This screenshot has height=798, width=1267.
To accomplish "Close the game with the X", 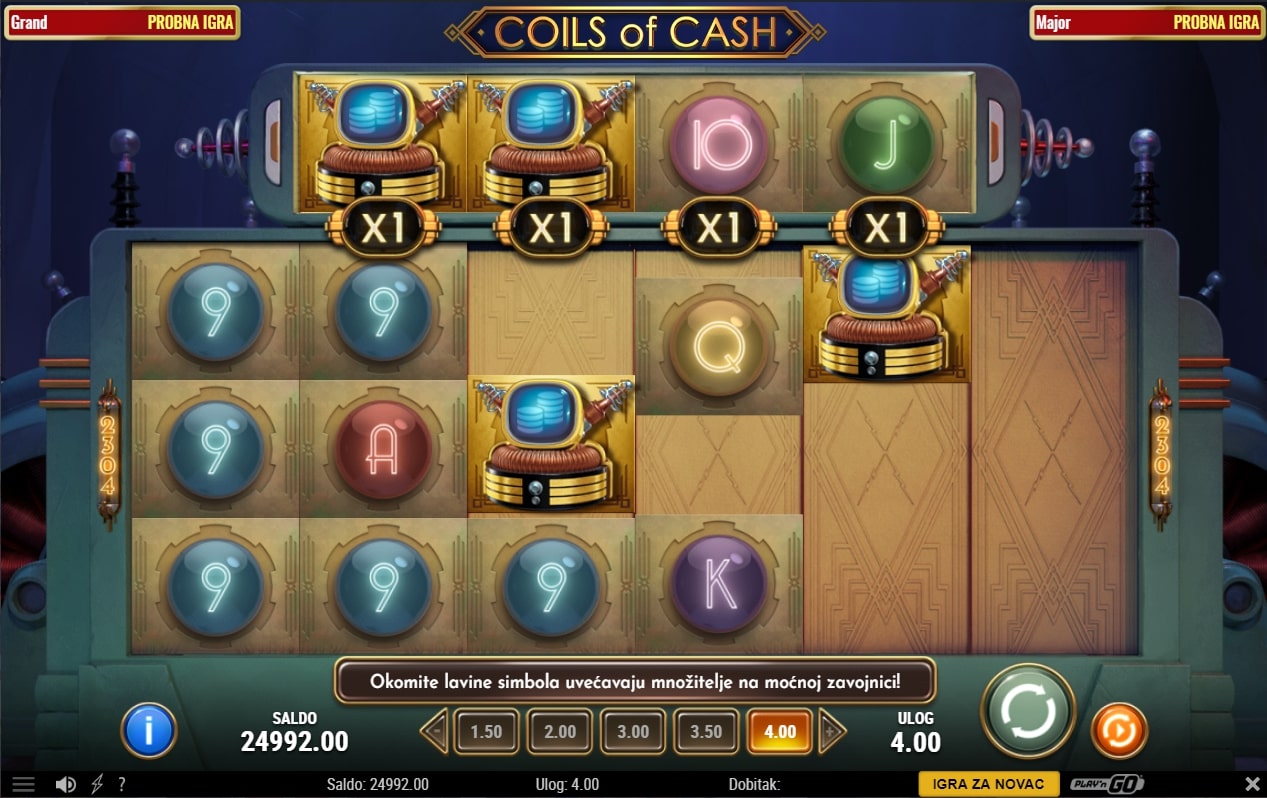I will point(1252,785).
